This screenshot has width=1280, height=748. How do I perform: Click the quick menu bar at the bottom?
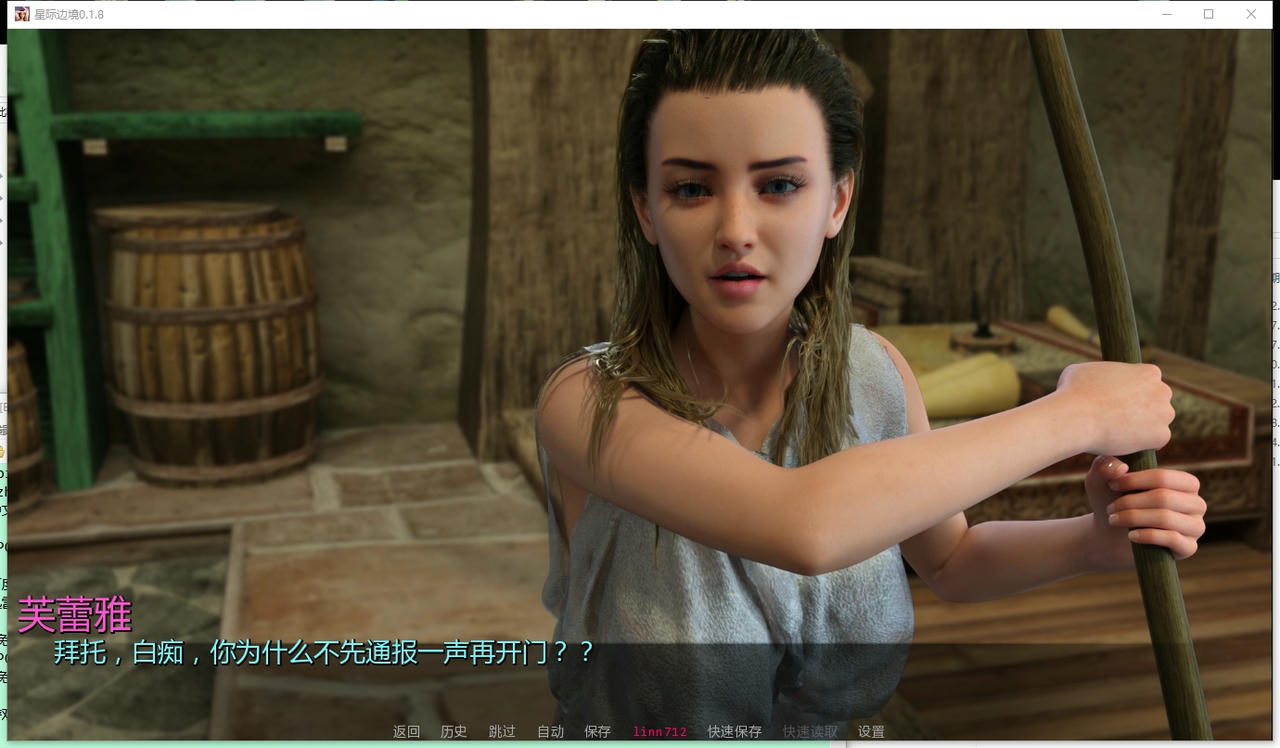tap(640, 731)
